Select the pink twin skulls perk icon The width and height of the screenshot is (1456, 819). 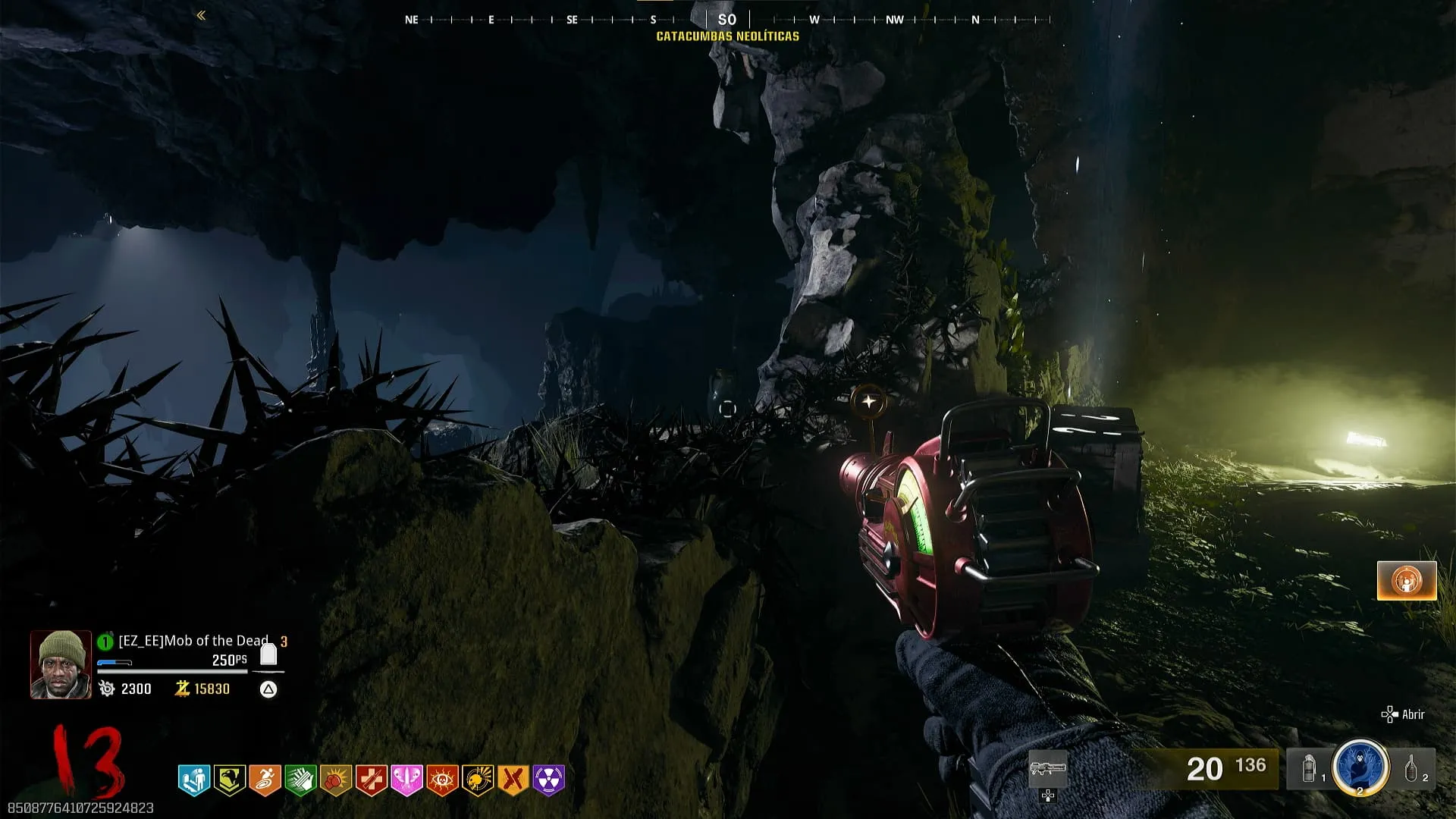click(x=406, y=780)
